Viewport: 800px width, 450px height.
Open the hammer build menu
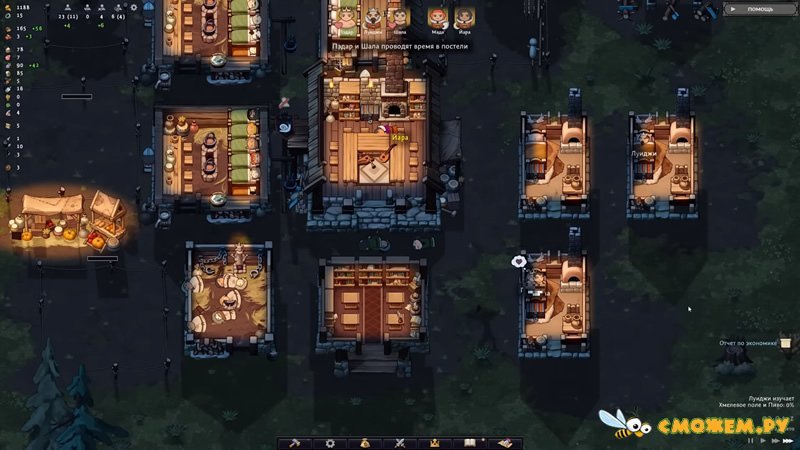pyautogui.click(x=295, y=442)
